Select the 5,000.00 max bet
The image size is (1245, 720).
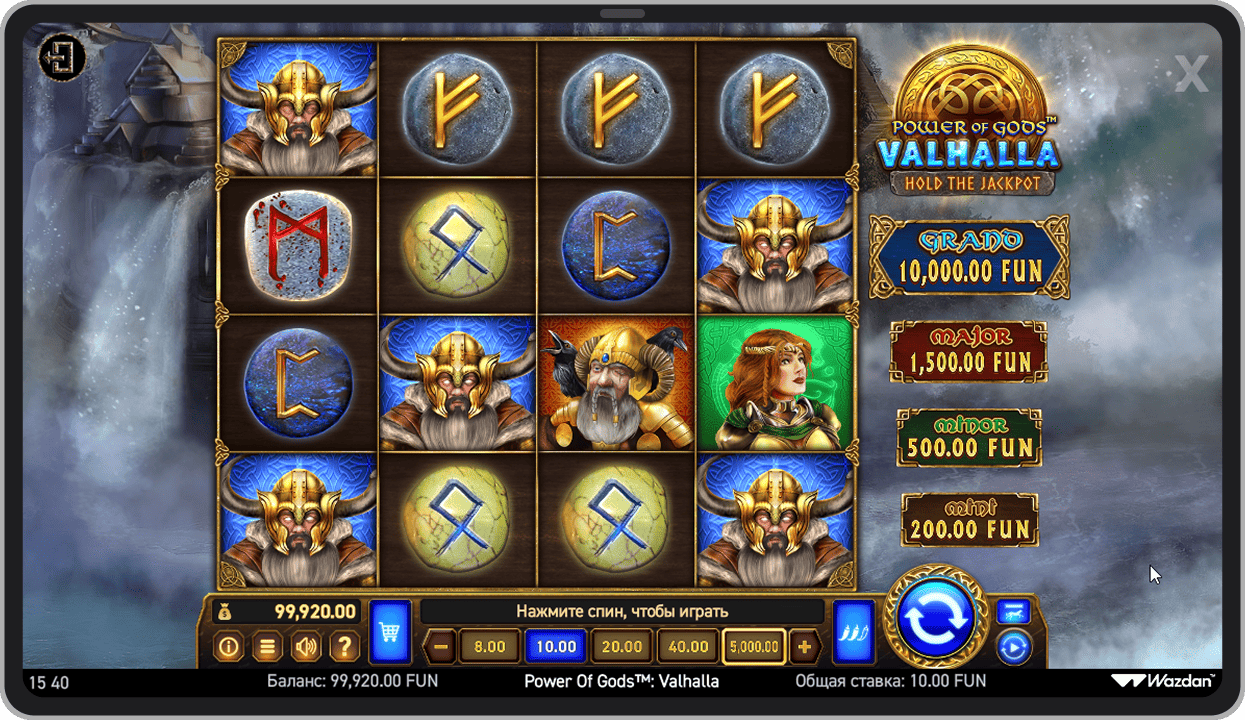tap(754, 647)
